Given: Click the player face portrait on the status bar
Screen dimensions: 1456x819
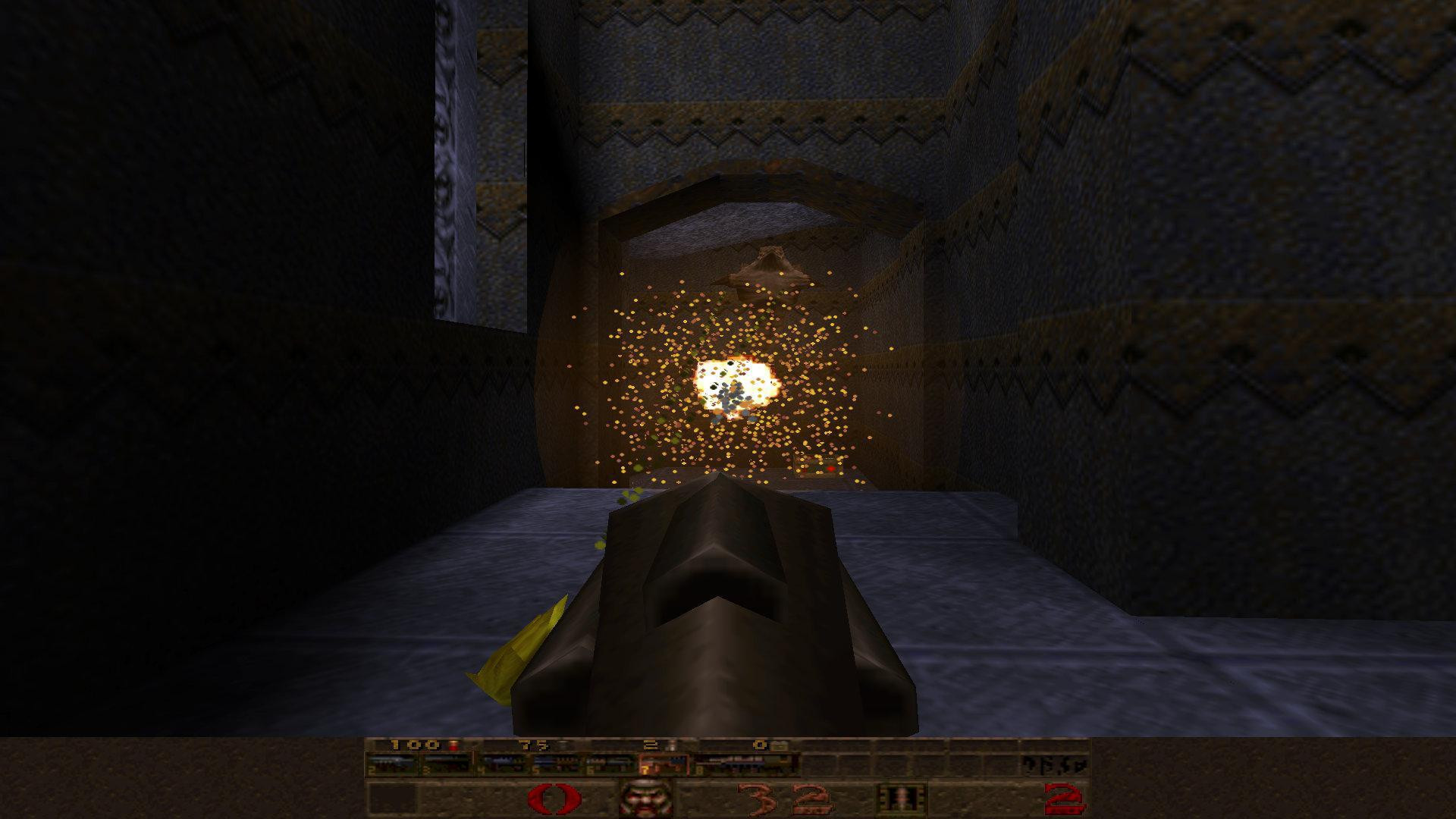Looking at the screenshot, I should 646,799.
